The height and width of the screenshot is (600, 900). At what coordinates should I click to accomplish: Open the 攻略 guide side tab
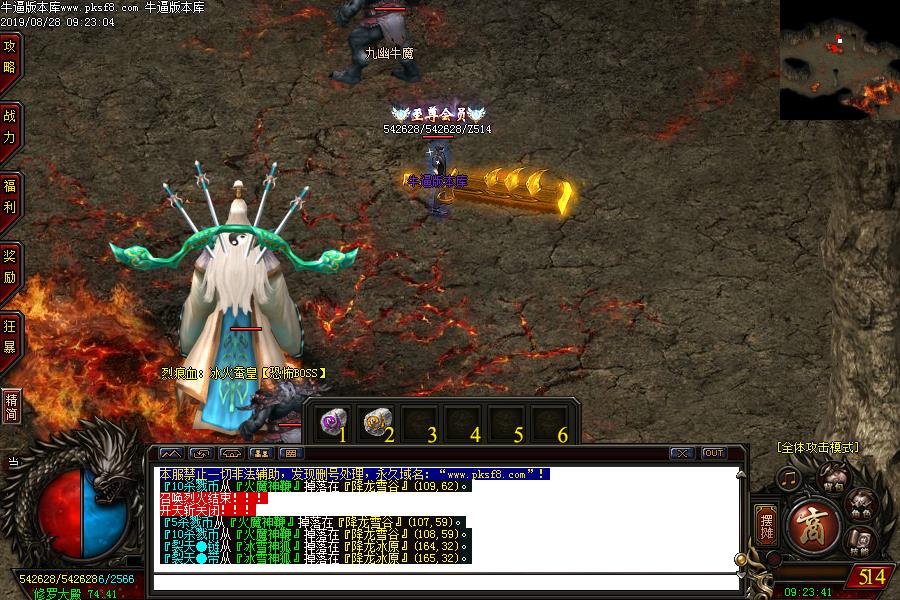pyautogui.click(x=10, y=57)
